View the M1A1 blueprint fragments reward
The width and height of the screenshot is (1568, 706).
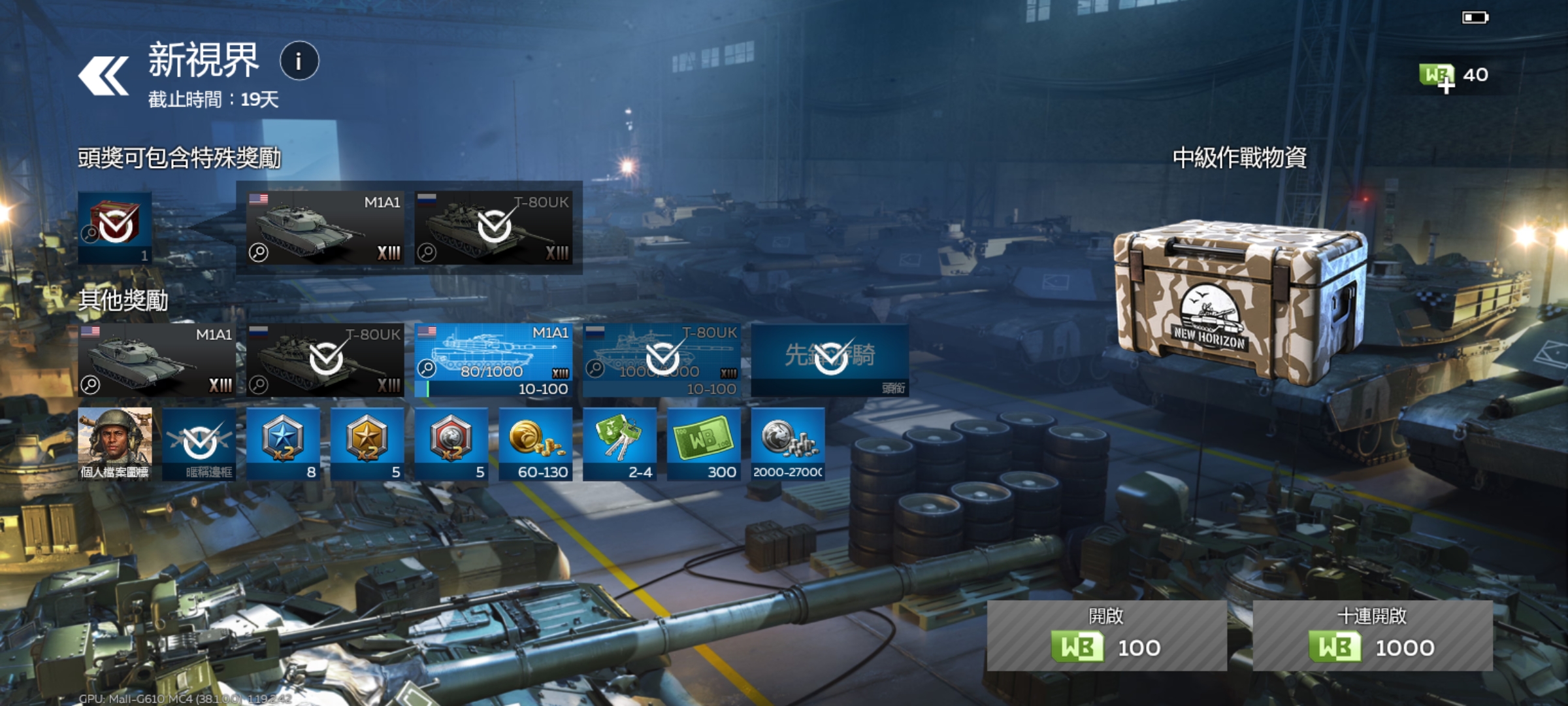(493, 360)
